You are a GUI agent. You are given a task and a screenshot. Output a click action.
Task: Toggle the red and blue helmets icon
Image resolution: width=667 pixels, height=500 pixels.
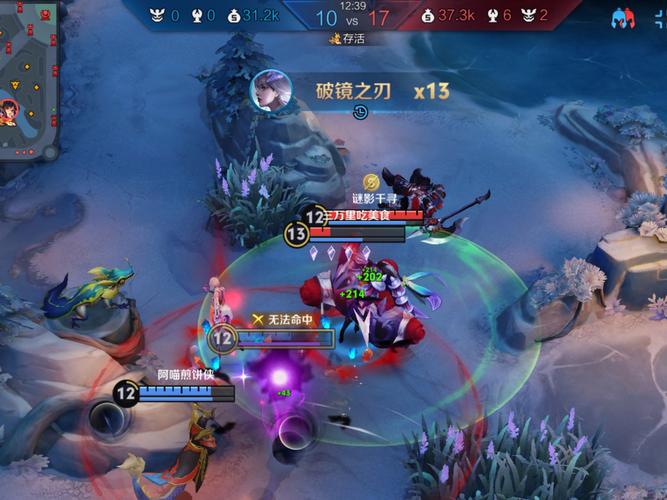(x=626, y=18)
